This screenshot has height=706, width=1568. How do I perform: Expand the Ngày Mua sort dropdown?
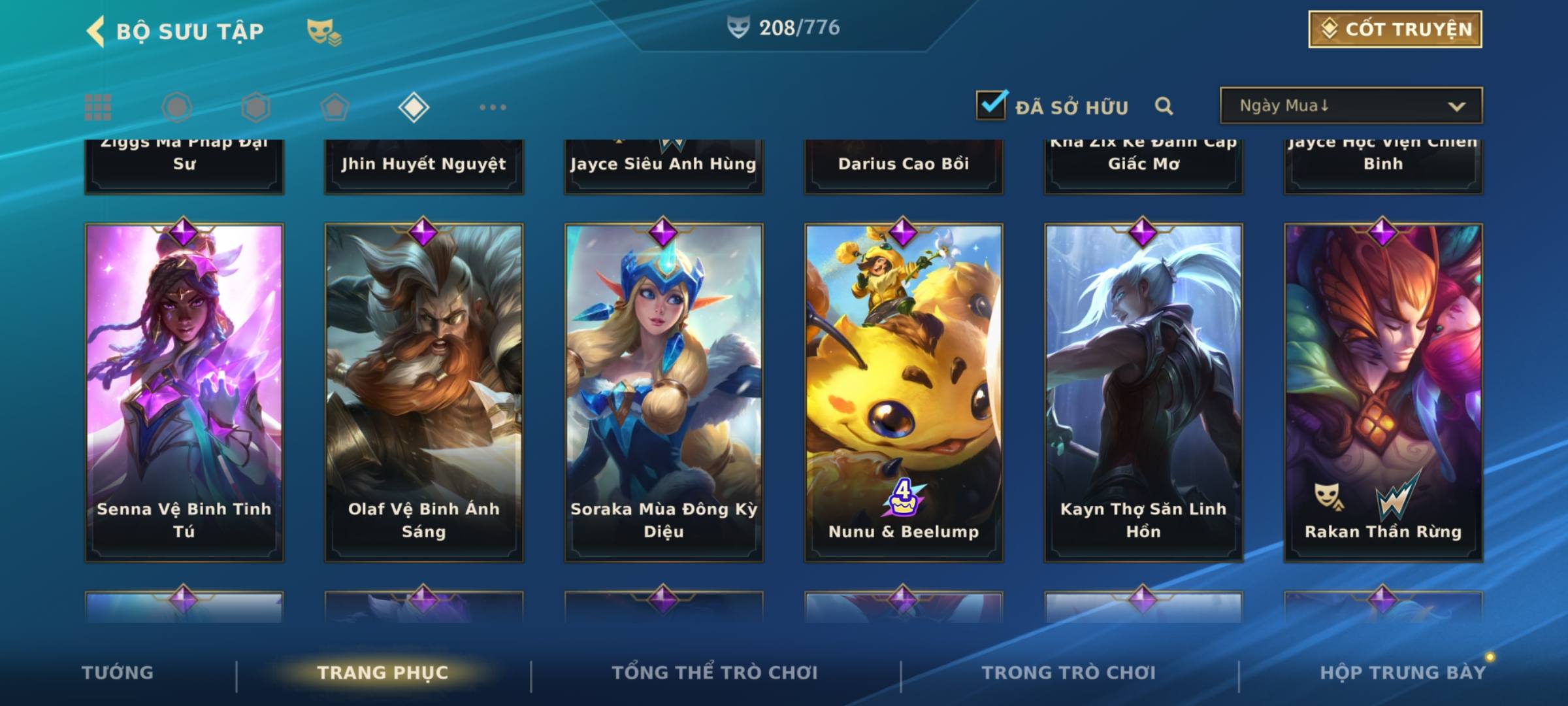[x=1350, y=106]
